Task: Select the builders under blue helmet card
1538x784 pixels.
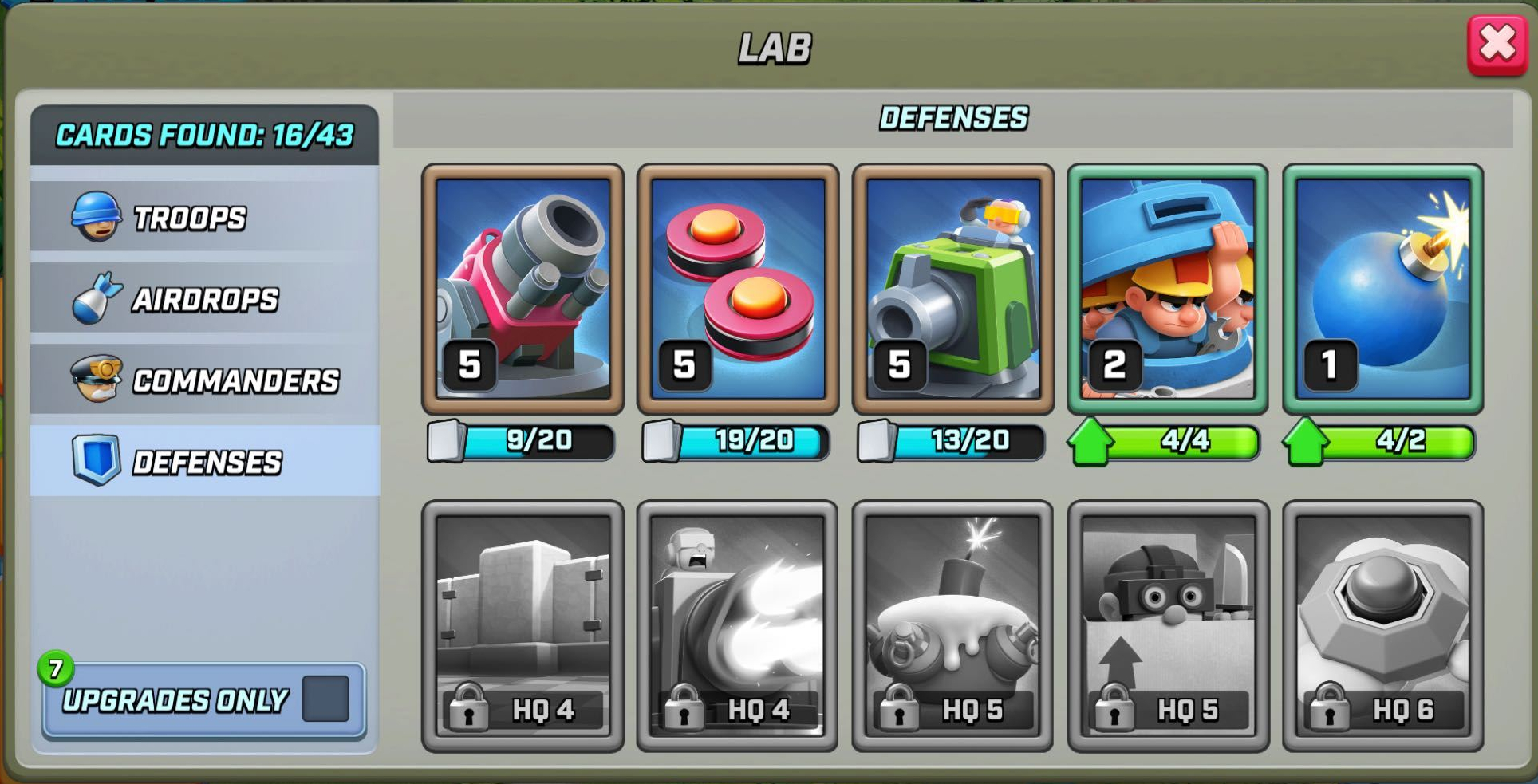Action: [x=1168, y=289]
